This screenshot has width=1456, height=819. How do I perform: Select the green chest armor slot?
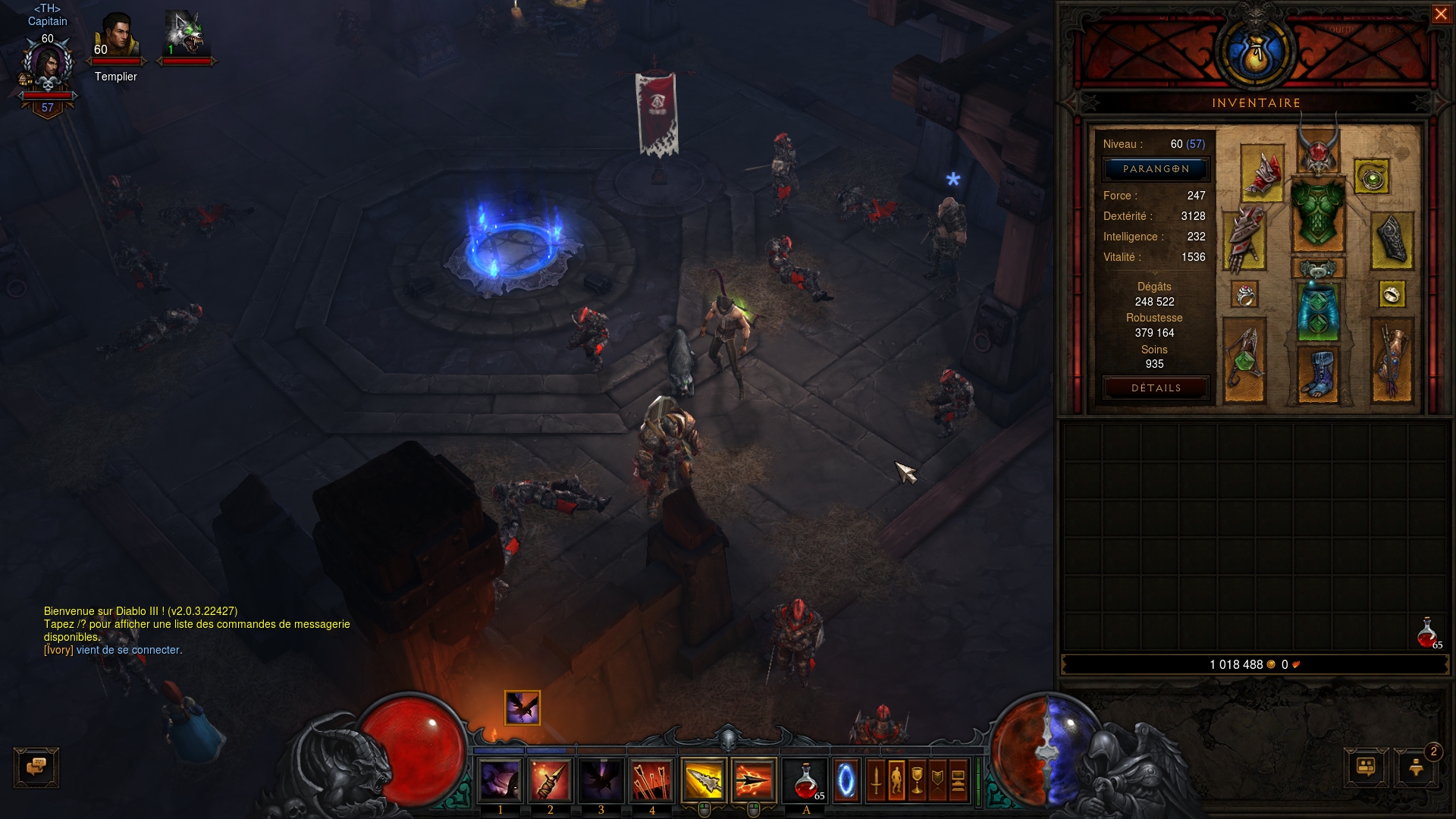click(1318, 216)
